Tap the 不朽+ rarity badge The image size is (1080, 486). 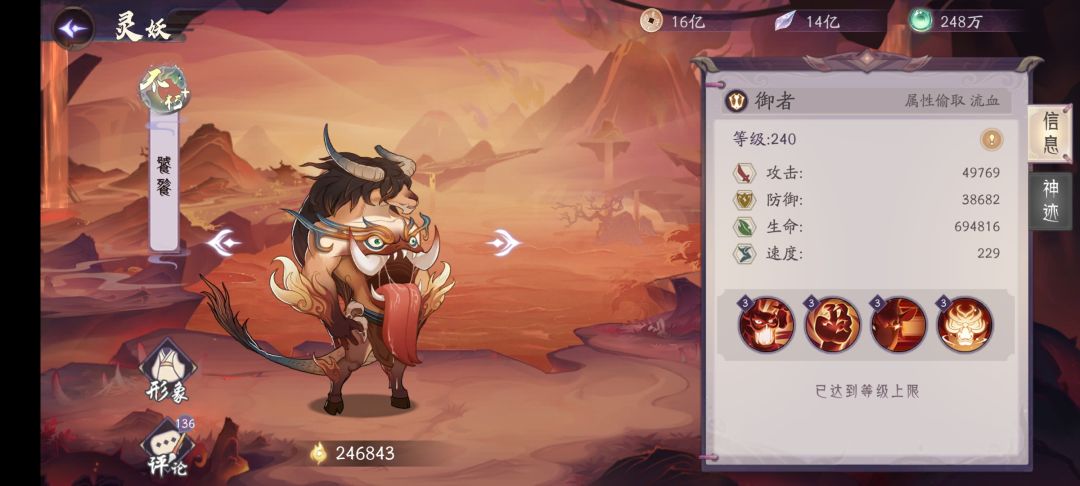tap(164, 88)
